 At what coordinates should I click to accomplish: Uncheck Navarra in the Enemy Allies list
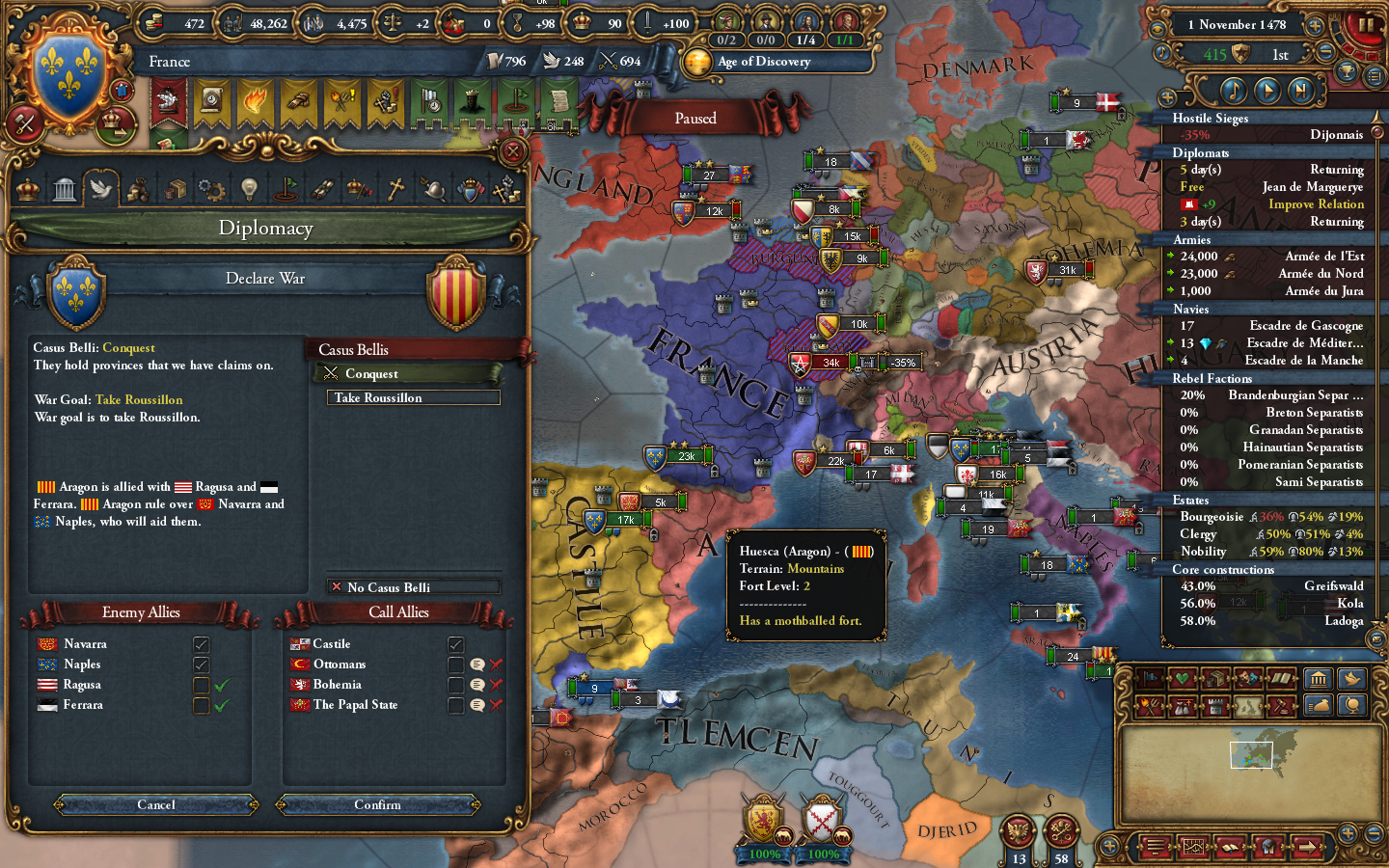coord(201,644)
